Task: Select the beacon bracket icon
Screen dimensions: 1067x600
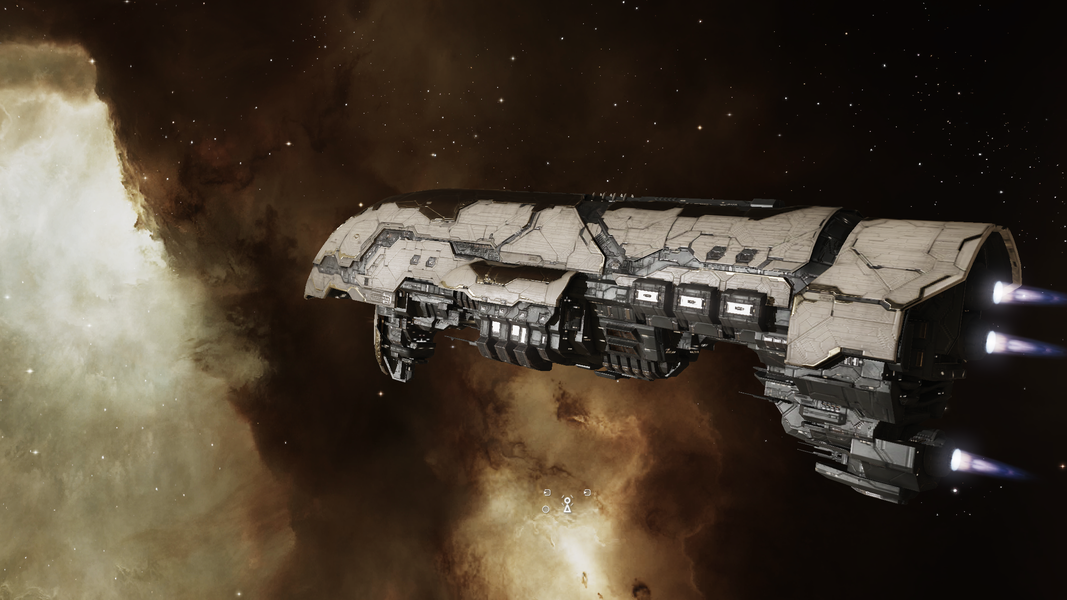Action: (567, 506)
